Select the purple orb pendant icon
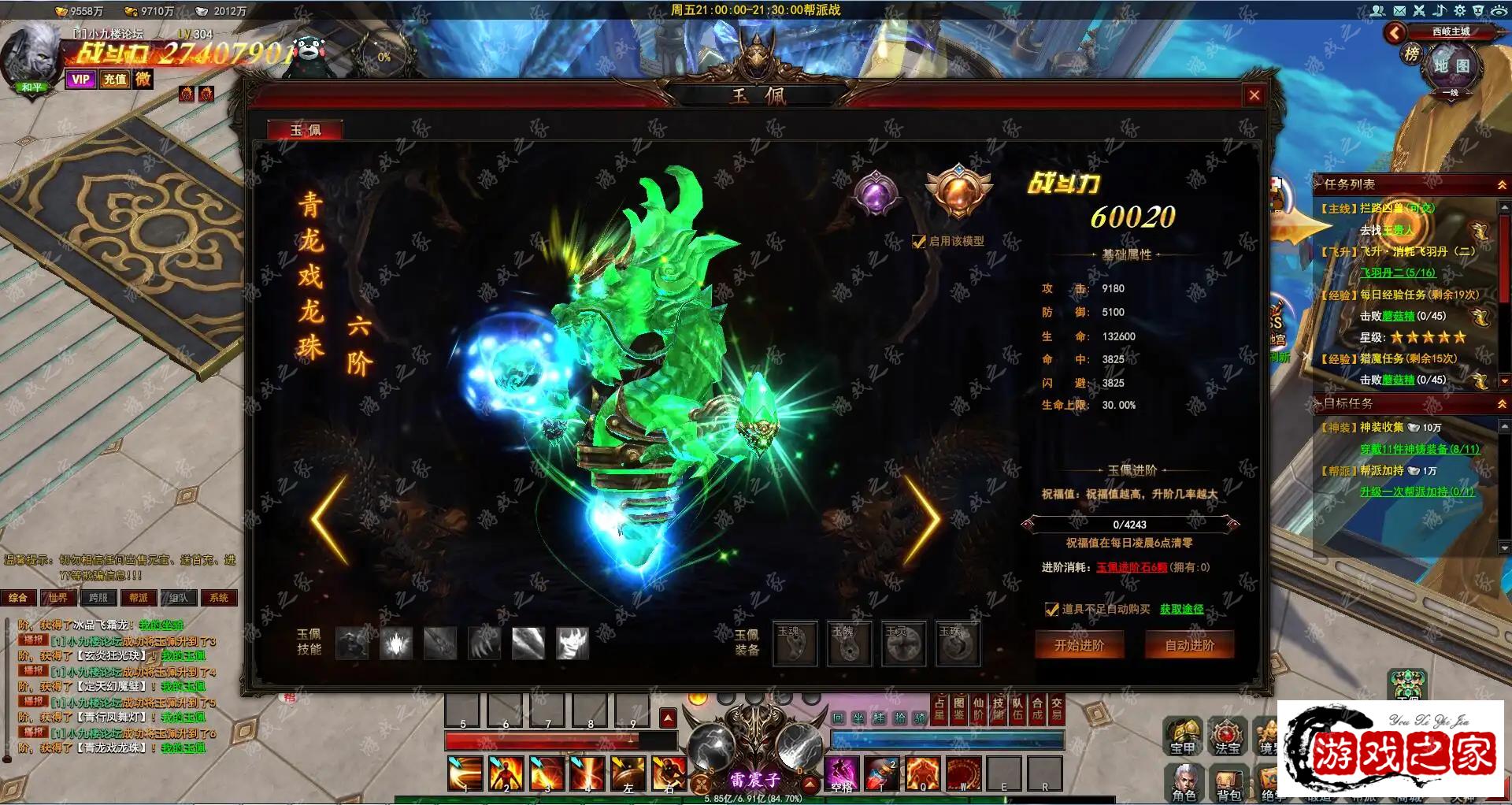Viewport: 1512px width, 805px height. 876,193
